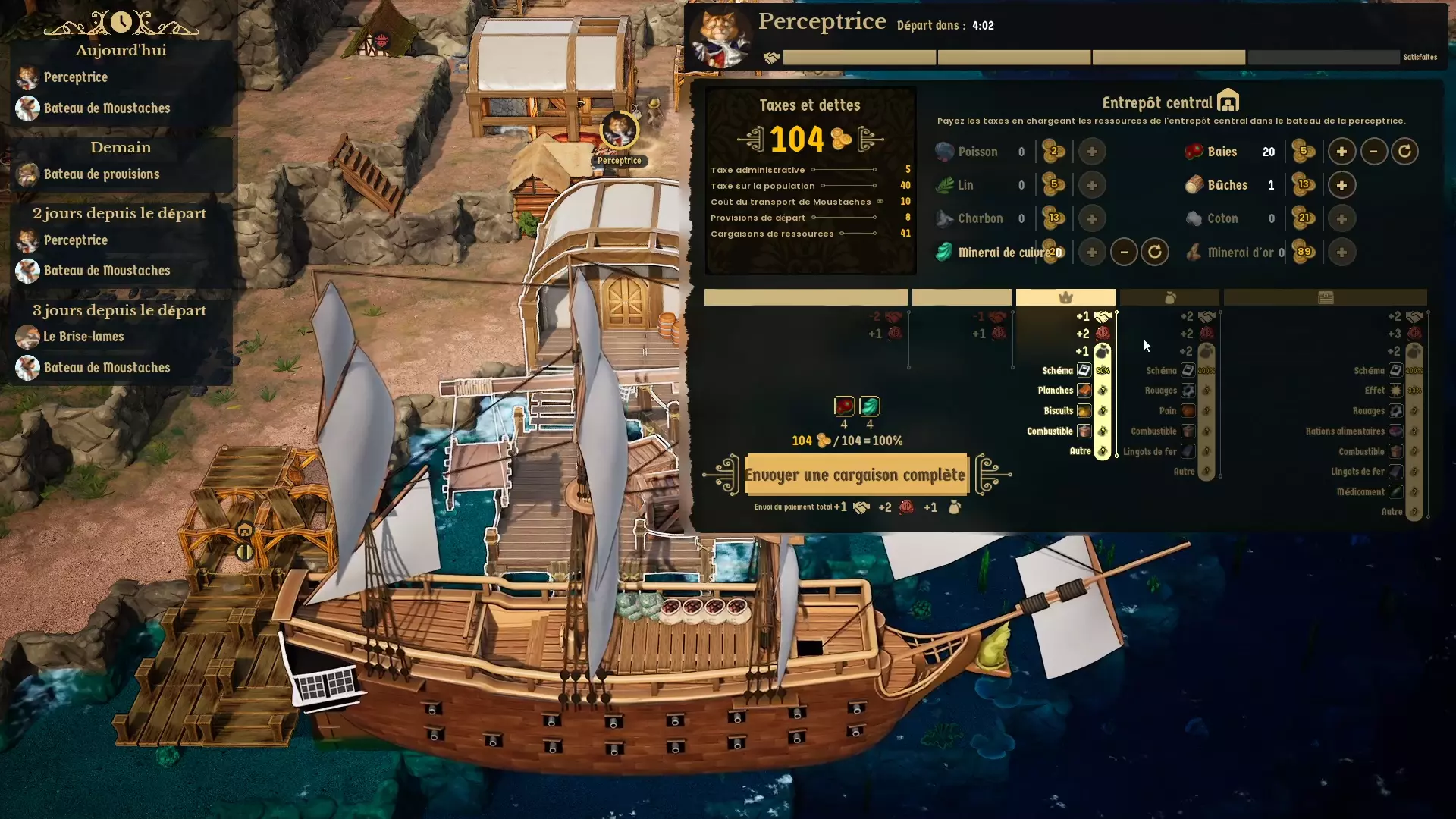
Task: Increase Poisson with its plus button
Action: click(x=1092, y=151)
